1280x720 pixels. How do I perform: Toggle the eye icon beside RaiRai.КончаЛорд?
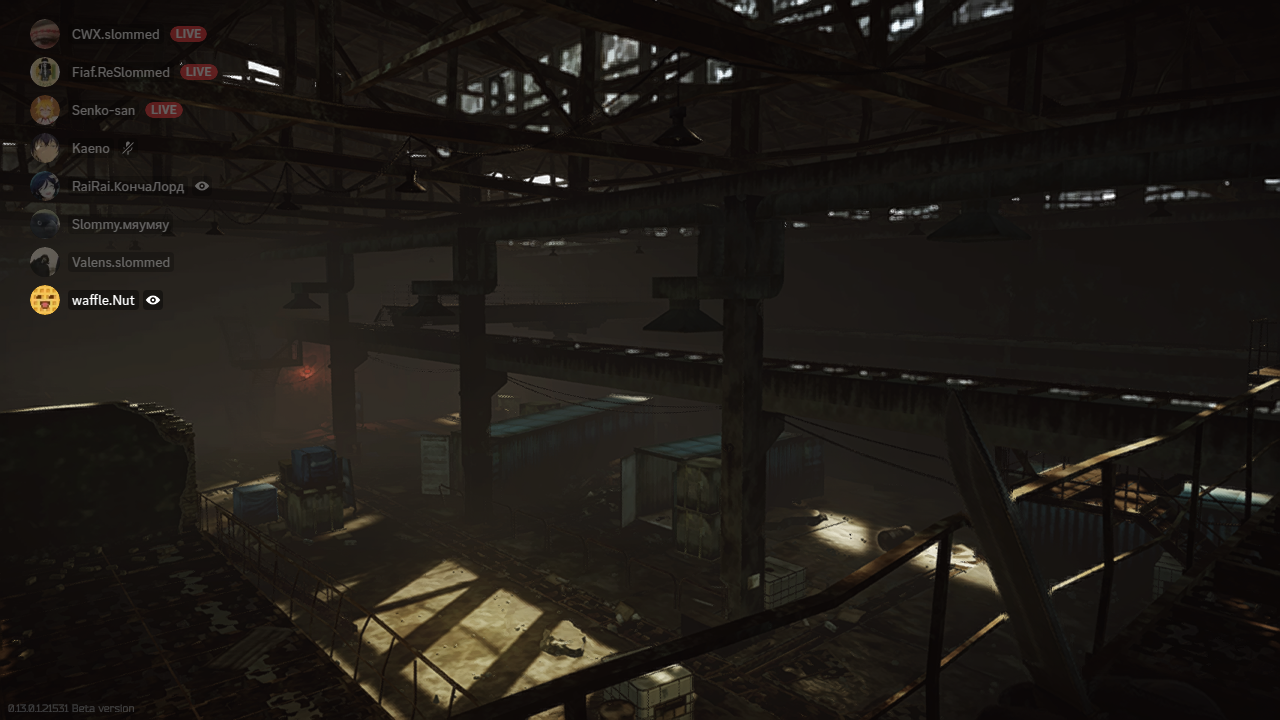point(201,186)
